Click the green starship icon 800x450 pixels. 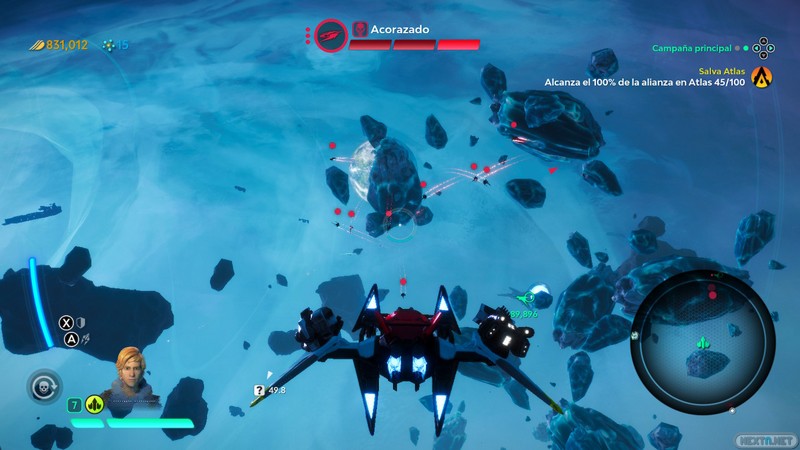point(95,405)
